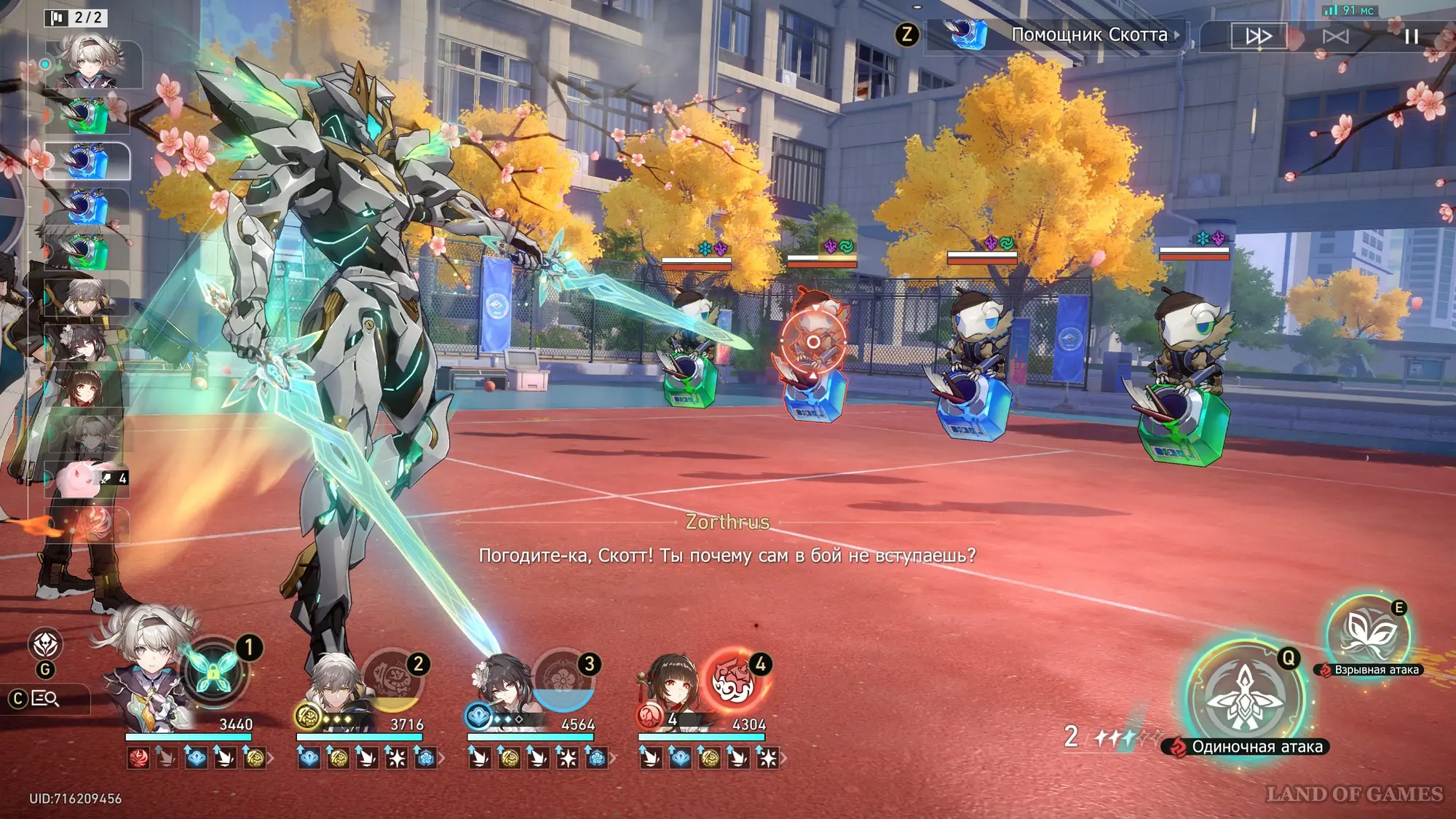Toggle double-speed battle mode
The height and width of the screenshot is (819, 1456).
1259,36
